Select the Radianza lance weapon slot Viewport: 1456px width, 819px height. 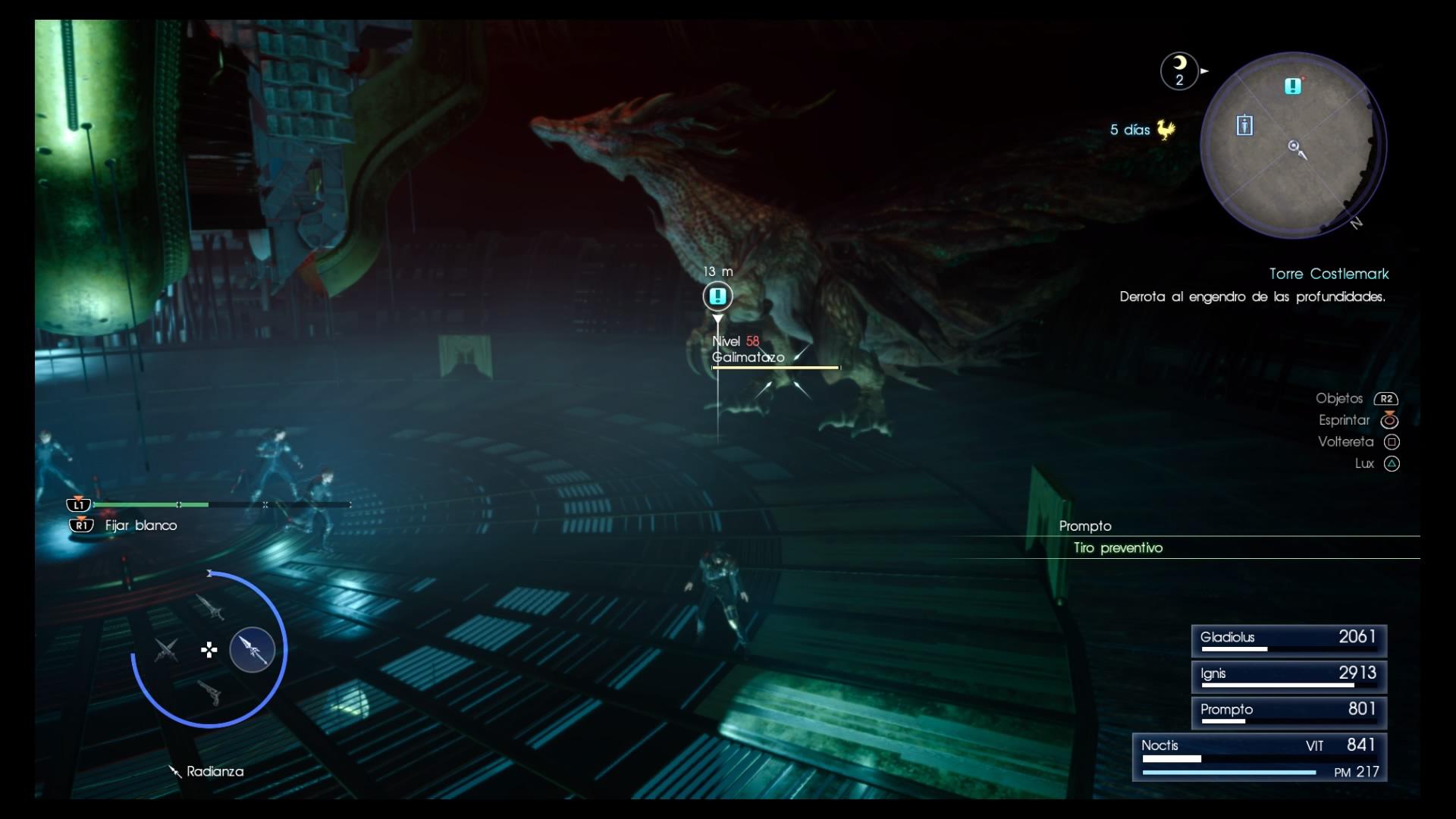click(x=253, y=649)
